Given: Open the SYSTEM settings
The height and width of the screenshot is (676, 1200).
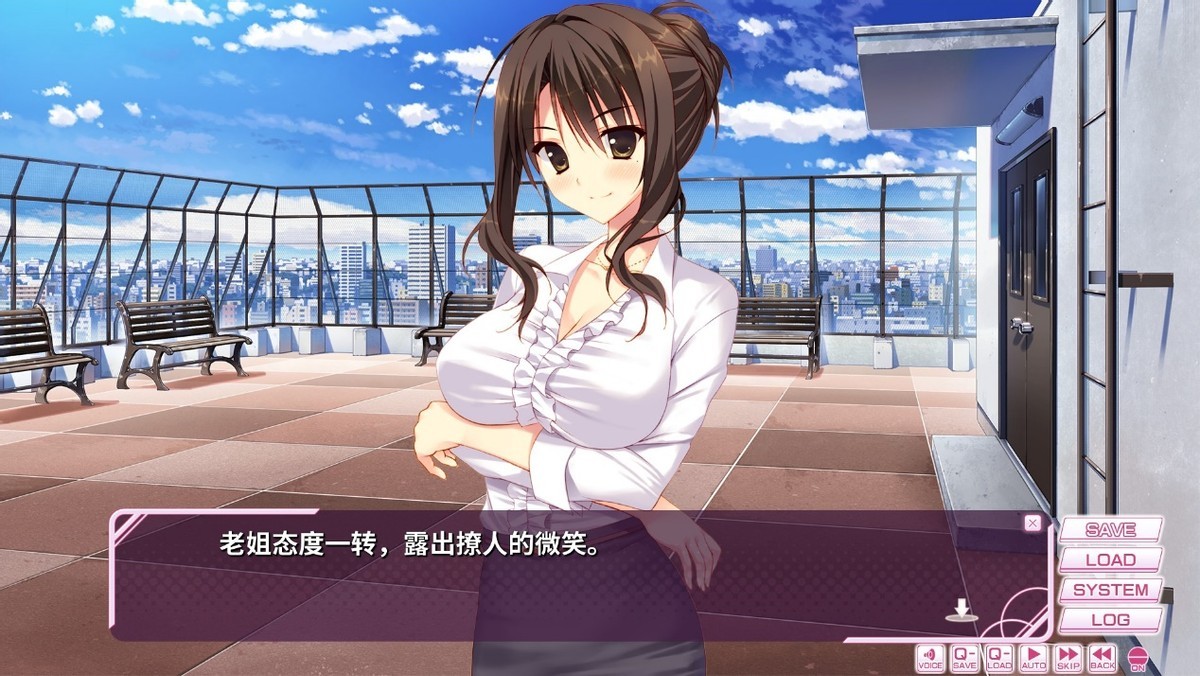Looking at the screenshot, I should tap(1110, 590).
